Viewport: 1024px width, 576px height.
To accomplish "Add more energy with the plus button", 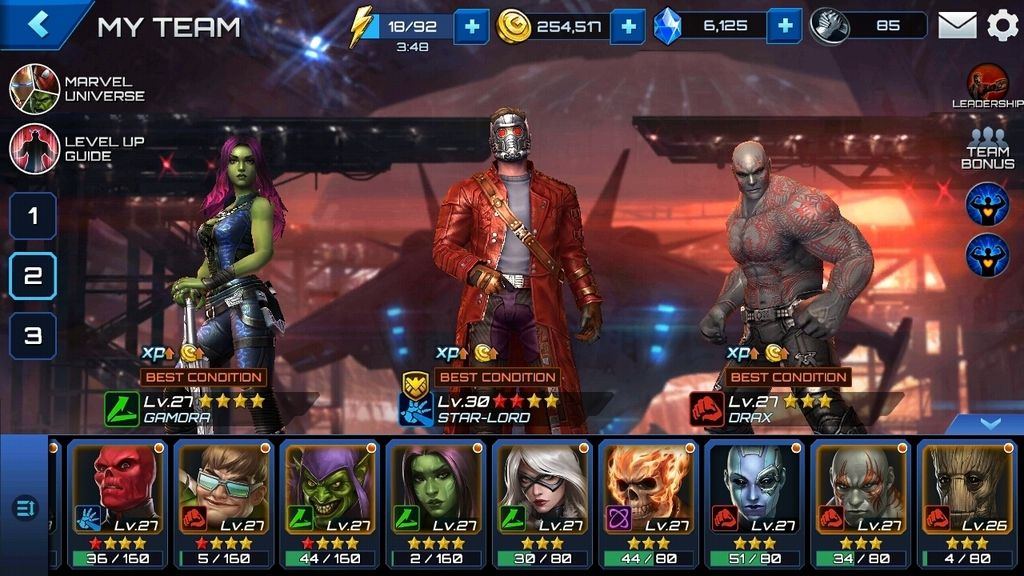I will 471,27.
